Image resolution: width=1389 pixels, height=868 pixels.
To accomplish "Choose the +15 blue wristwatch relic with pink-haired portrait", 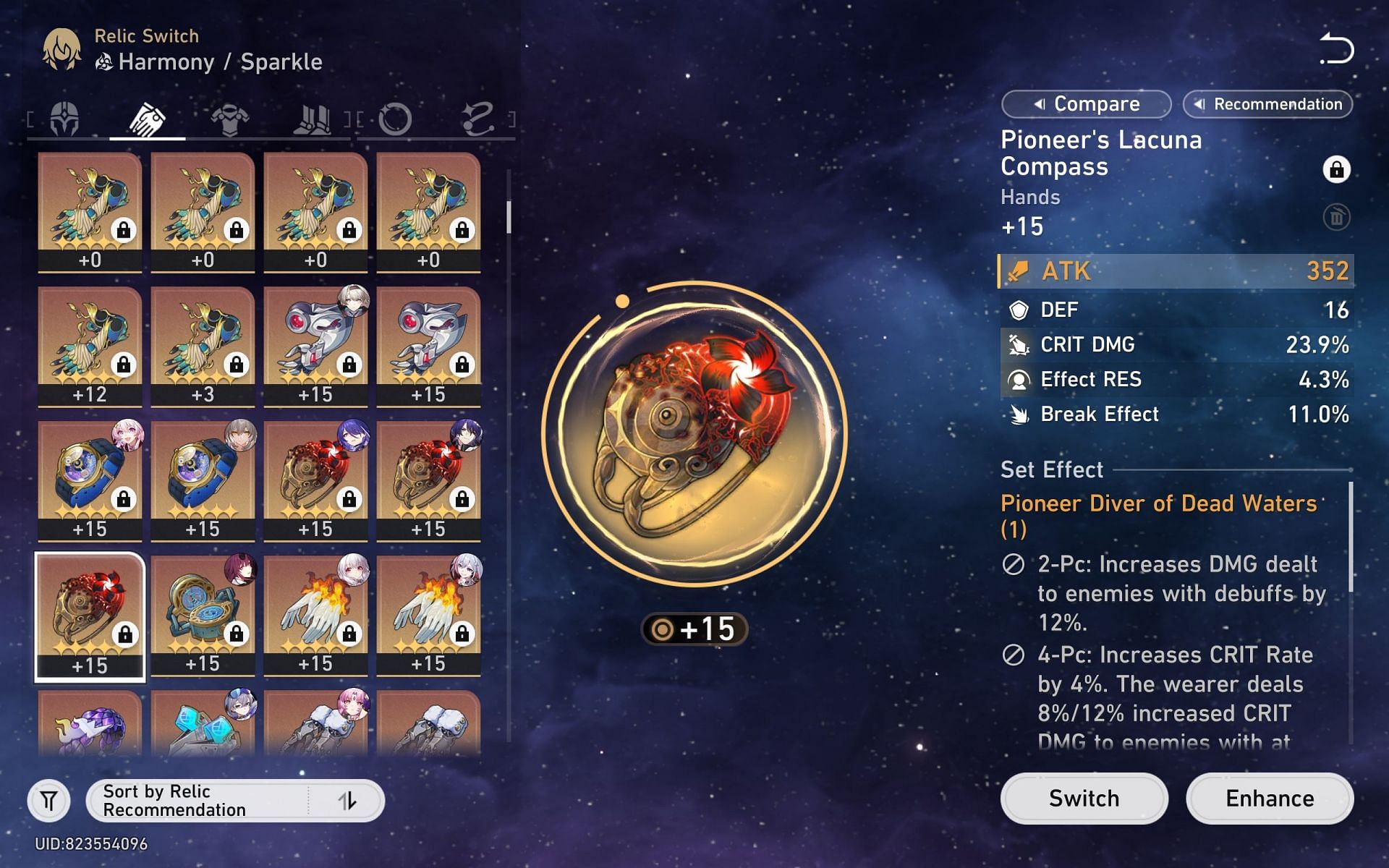I will tap(90, 480).
